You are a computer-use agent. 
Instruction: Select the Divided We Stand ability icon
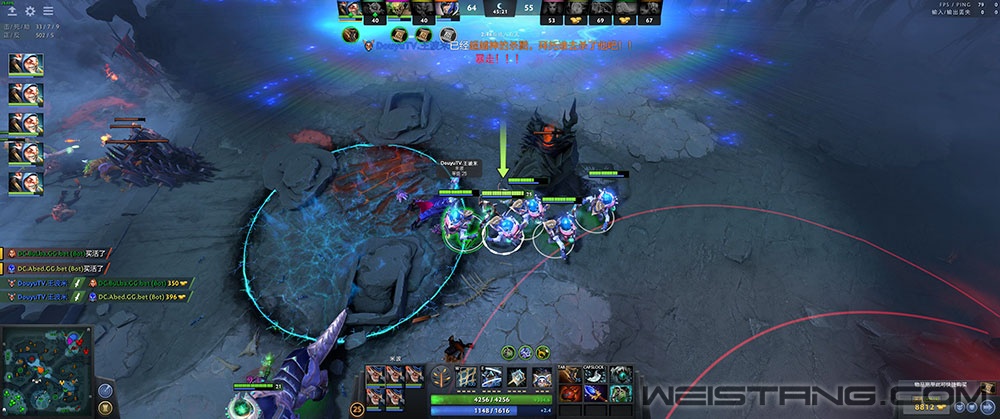click(540, 376)
